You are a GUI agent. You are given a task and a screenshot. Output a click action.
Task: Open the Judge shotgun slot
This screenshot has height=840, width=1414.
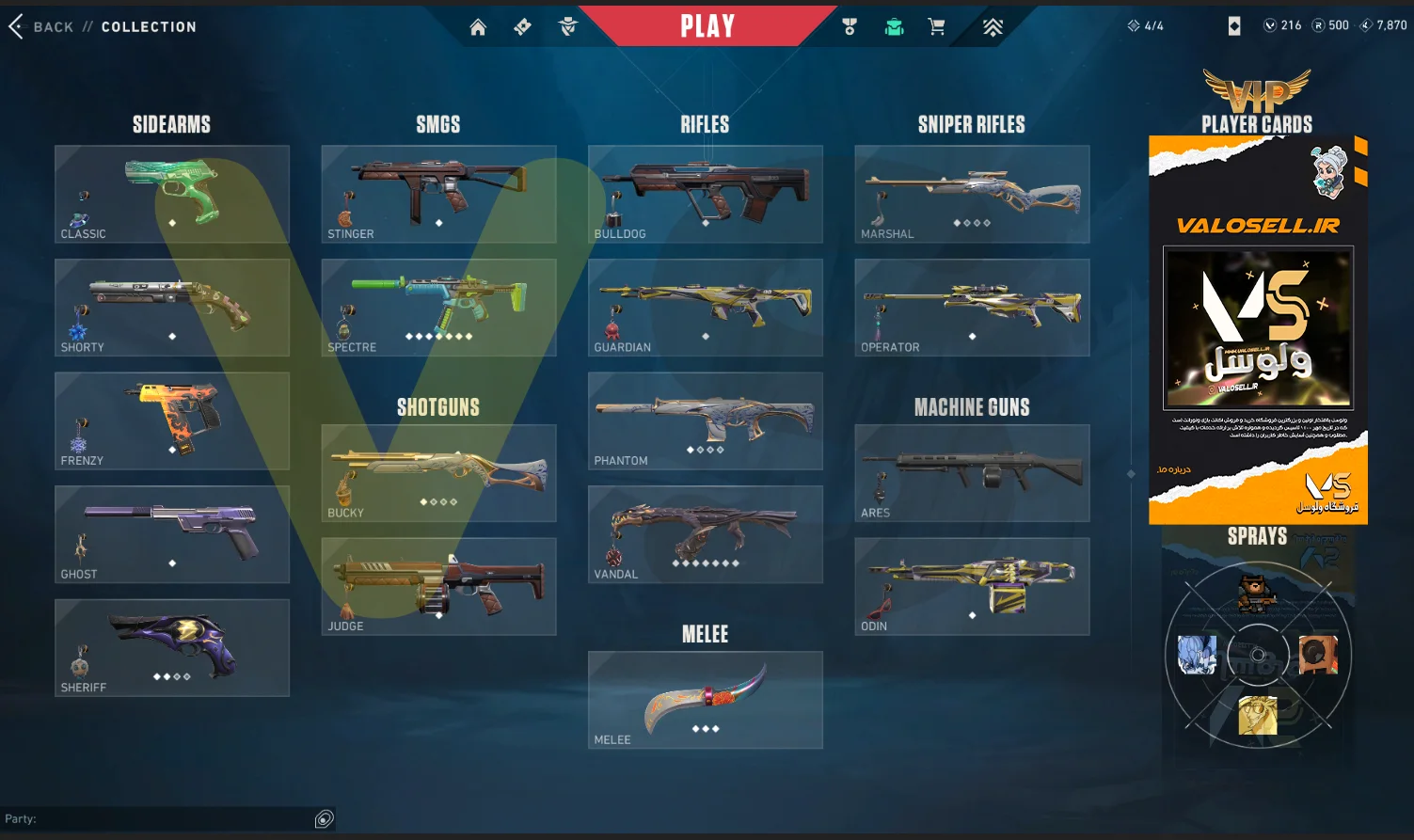click(438, 586)
